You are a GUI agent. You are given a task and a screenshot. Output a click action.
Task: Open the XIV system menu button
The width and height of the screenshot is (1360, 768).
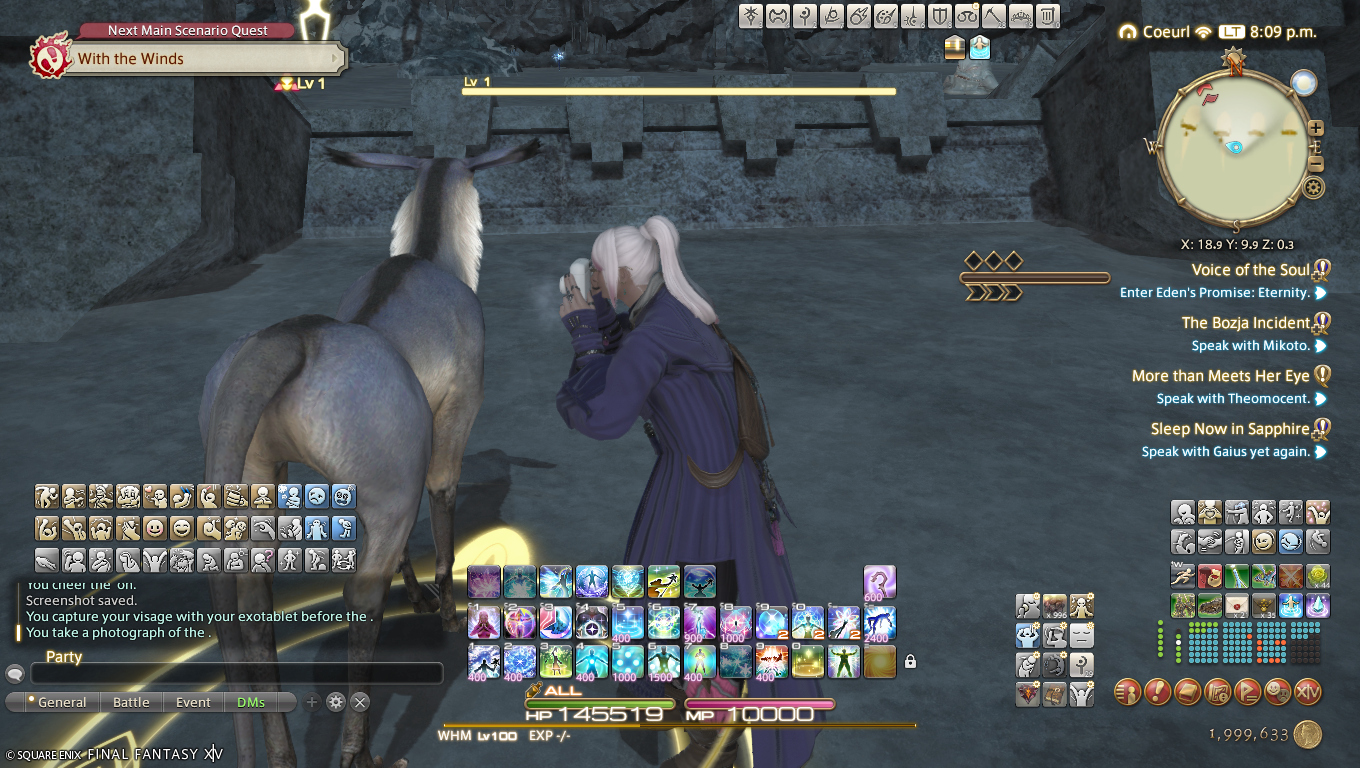[x=1308, y=691]
